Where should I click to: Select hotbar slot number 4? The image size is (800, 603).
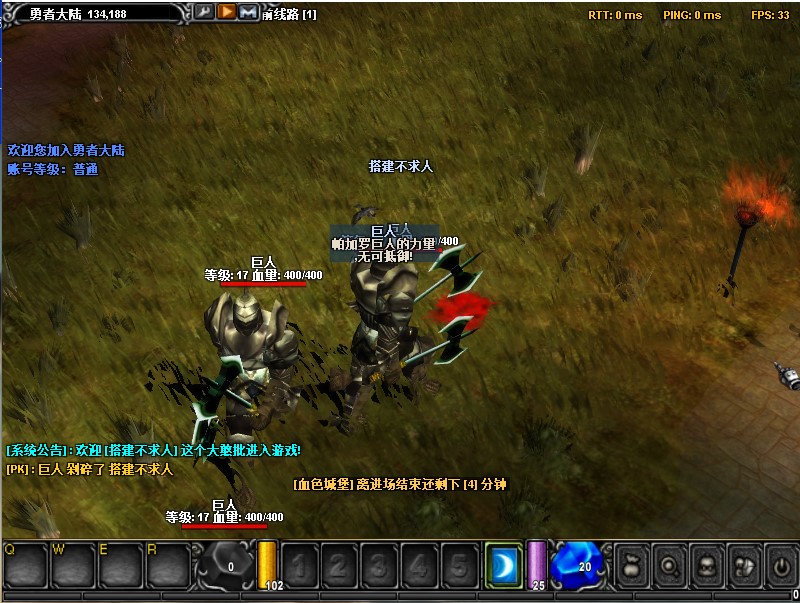pos(419,566)
